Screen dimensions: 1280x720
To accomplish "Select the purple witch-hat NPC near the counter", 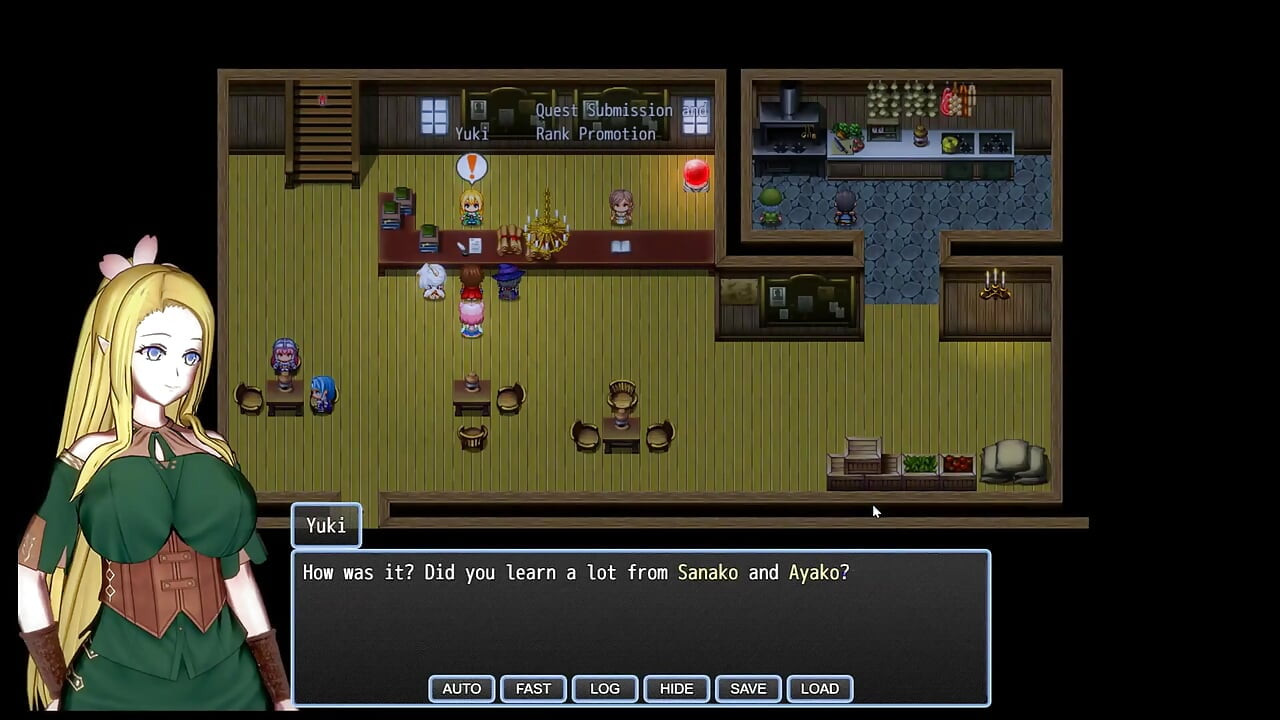I will [x=508, y=285].
